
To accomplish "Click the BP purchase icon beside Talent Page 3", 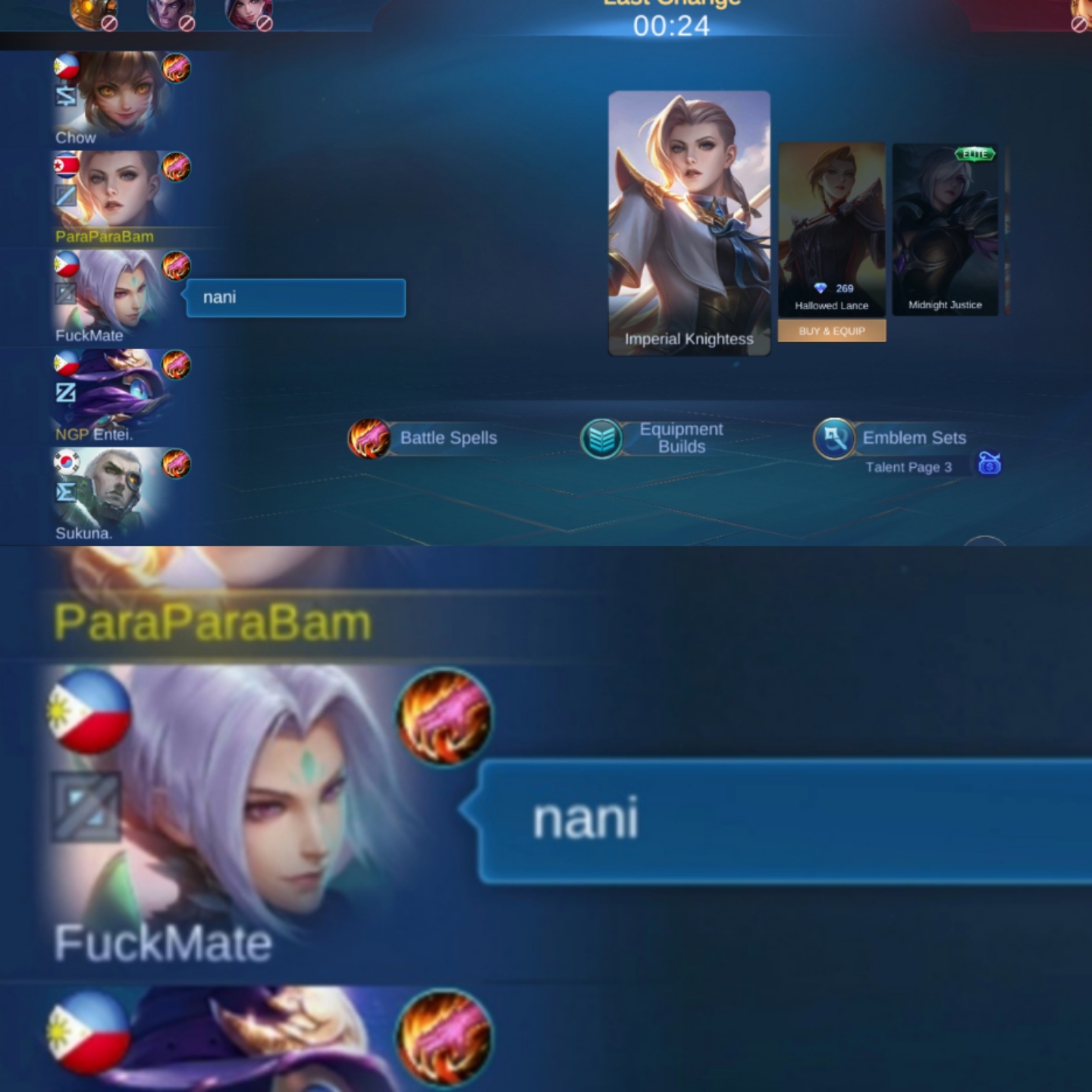I will (987, 465).
